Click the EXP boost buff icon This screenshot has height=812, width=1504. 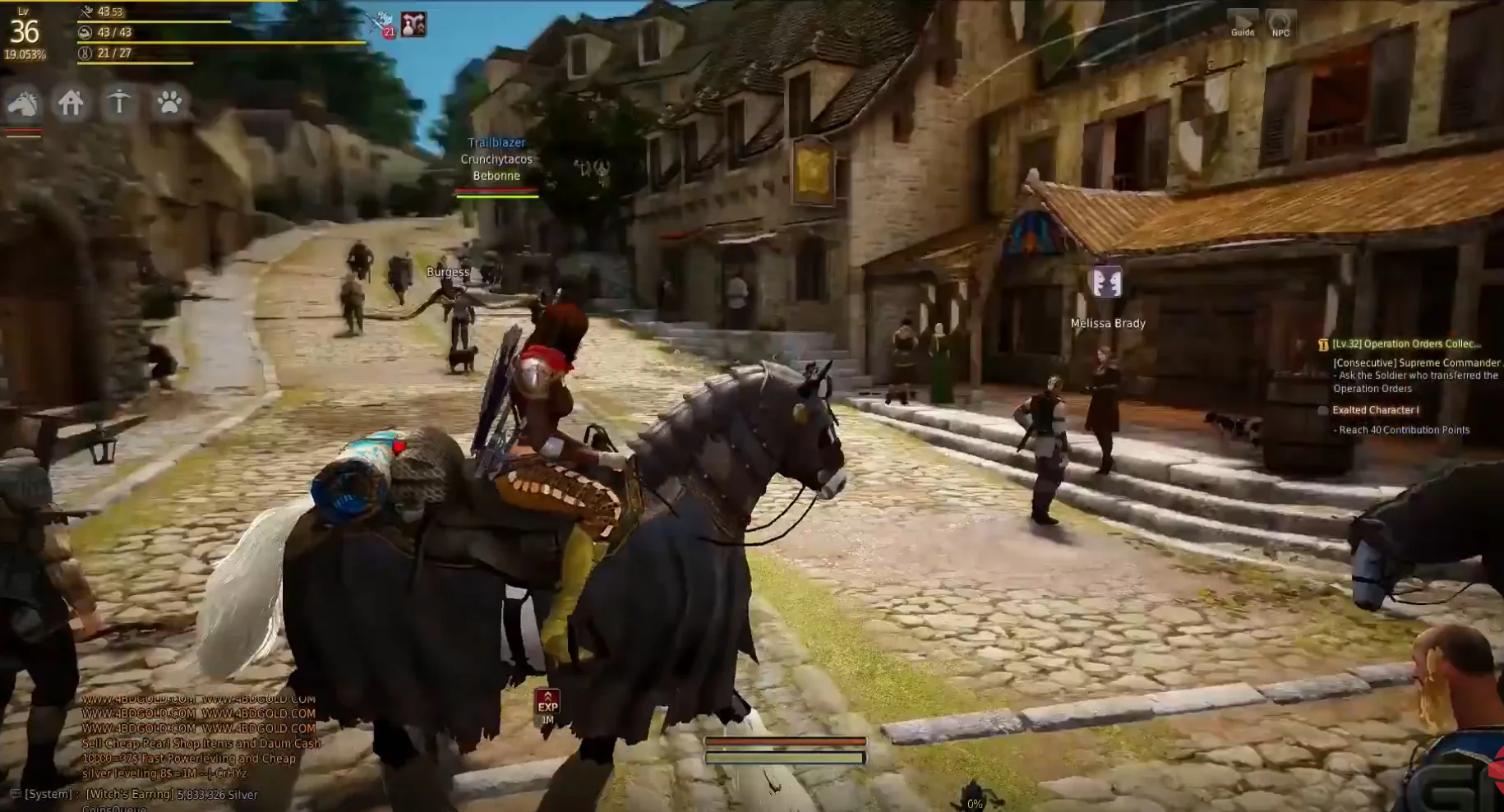(x=547, y=704)
